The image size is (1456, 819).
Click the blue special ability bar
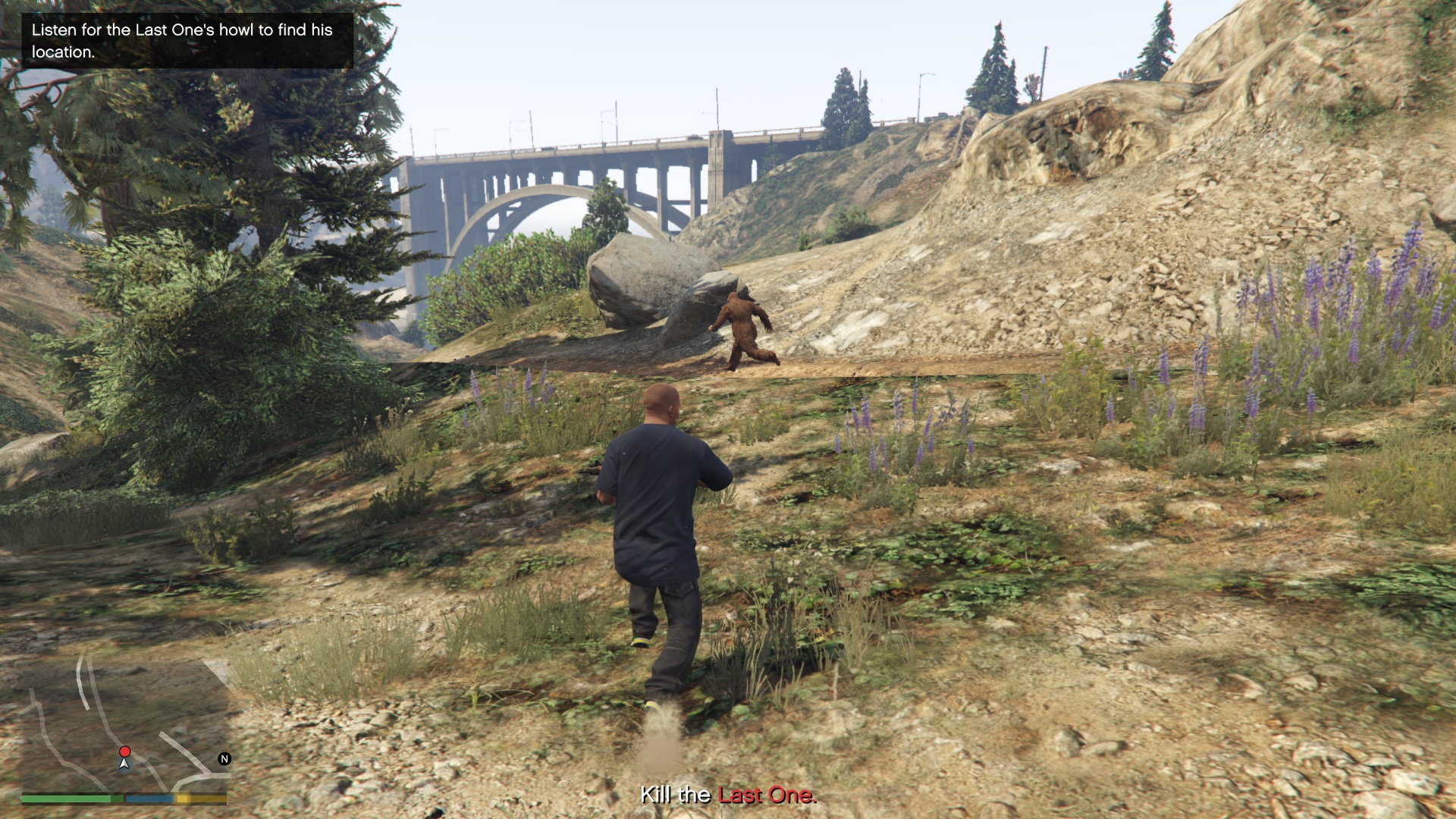coord(149,798)
